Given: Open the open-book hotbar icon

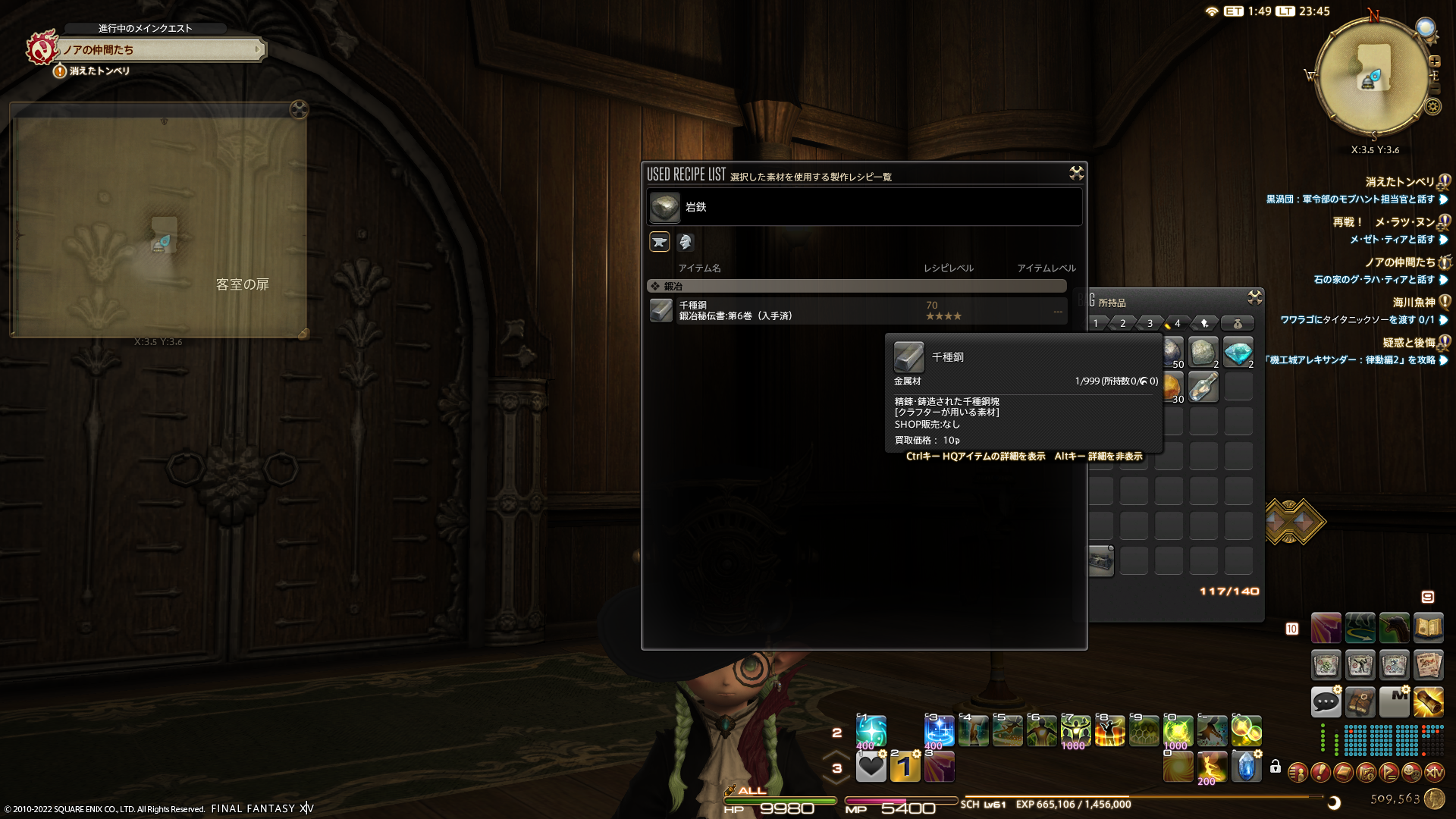Looking at the screenshot, I should 1428,628.
